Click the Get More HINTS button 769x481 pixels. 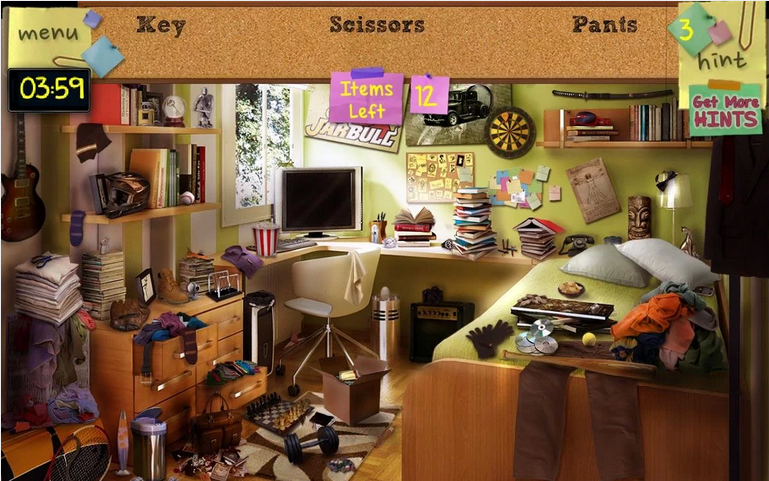click(x=725, y=111)
